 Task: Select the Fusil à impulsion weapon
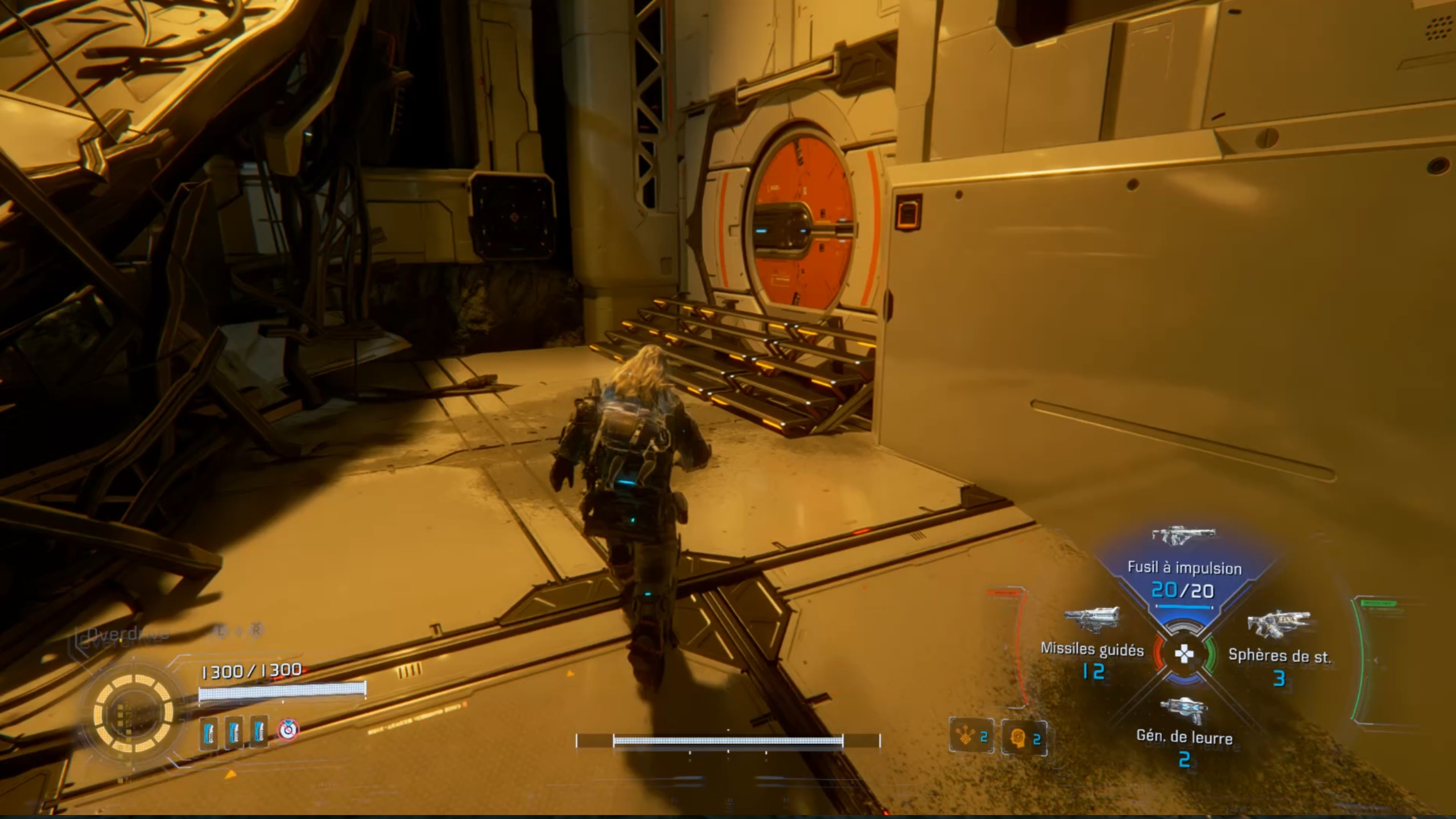1183,569
